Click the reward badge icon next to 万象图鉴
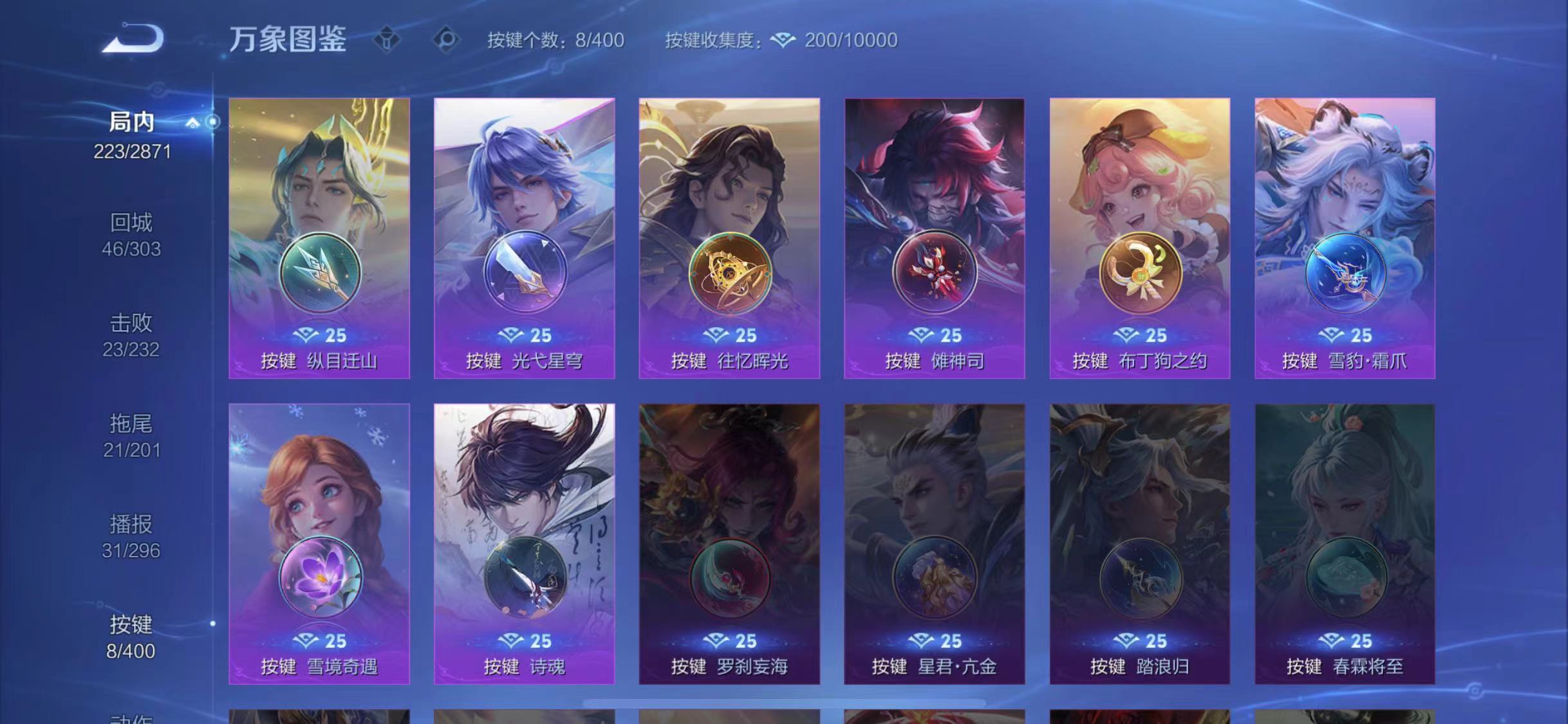This screenshot has width=1568, height=724. (x=387, y=40)
